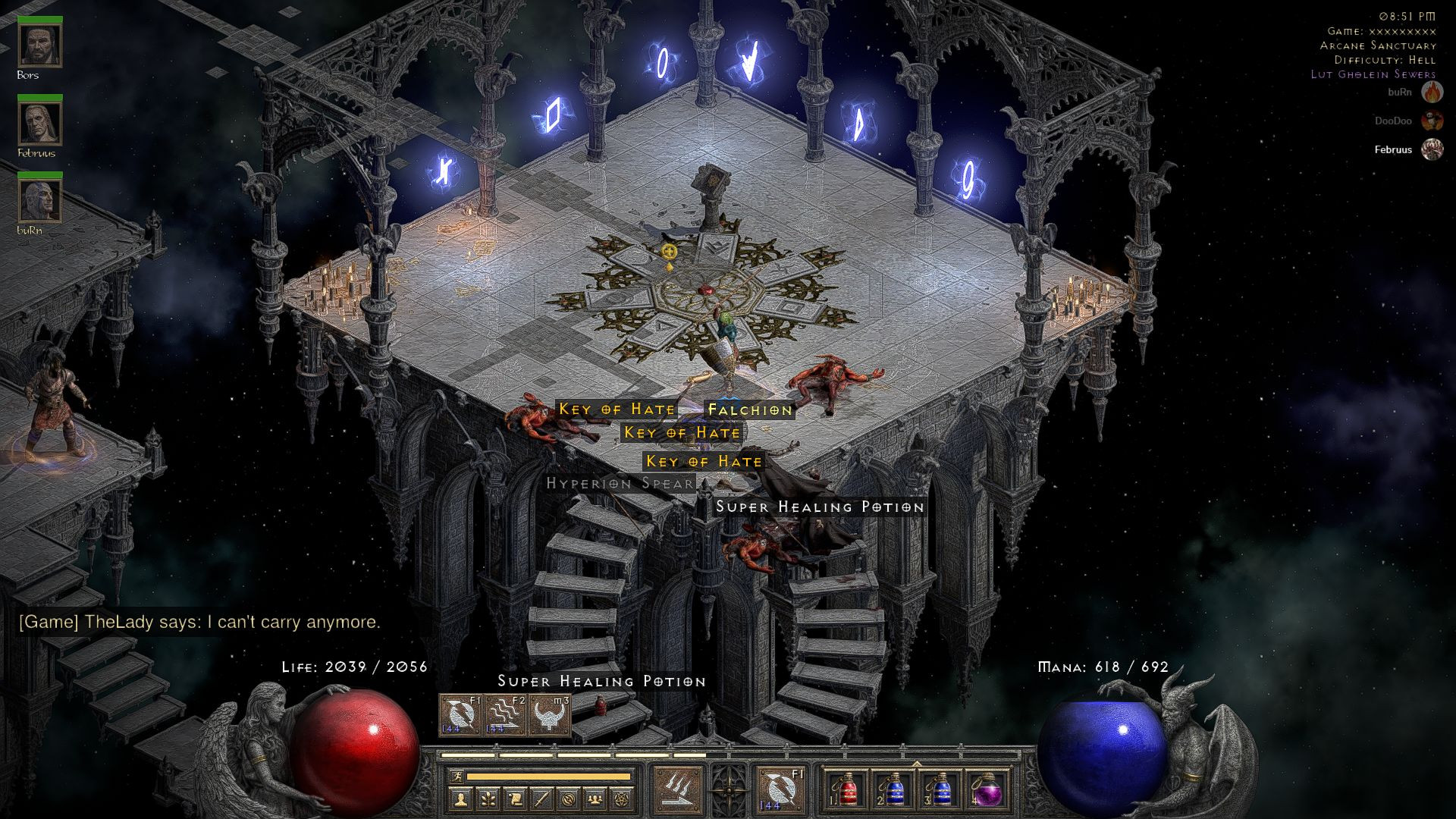Image resolution: width=1456 pixels, height=819 pixels.
Task: Toggle the automap globe button
Action: click(x=569, y=799)
